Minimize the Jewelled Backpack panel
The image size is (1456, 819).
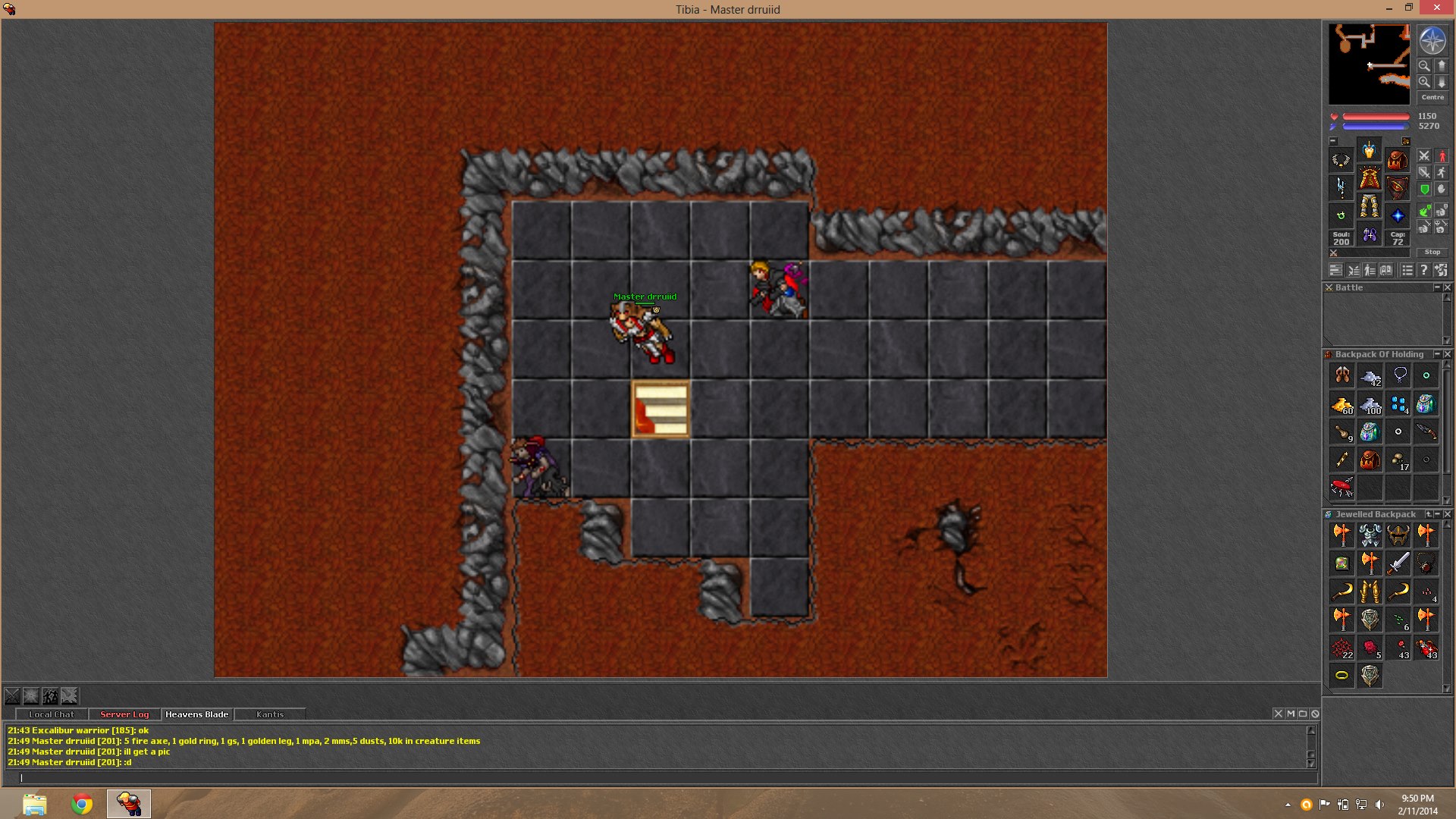pyautogui.click(x=1437, y=514)
